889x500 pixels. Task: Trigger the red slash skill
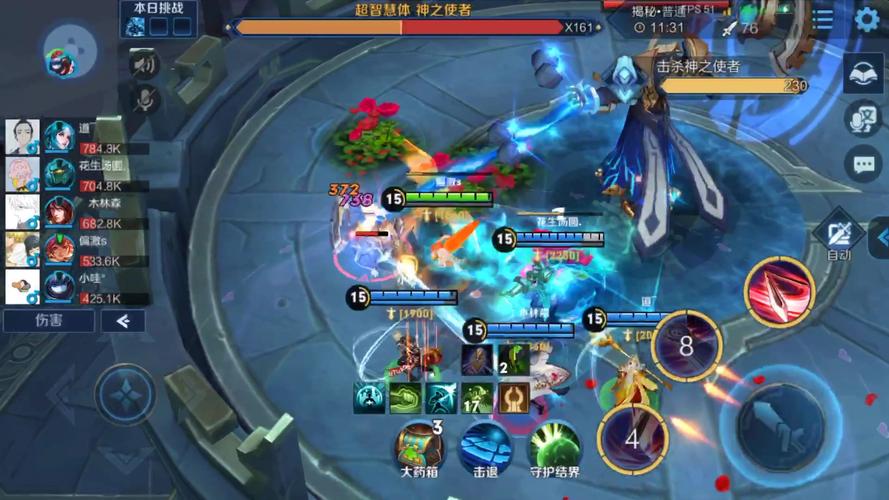pyautogui.click(x=779, y=291)
